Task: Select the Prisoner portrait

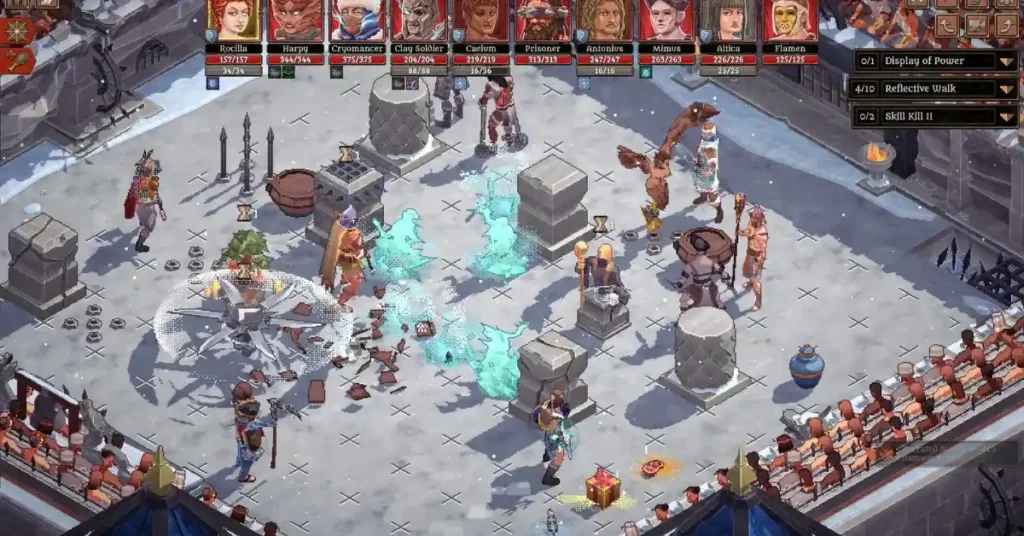Action: pos(543,20)
